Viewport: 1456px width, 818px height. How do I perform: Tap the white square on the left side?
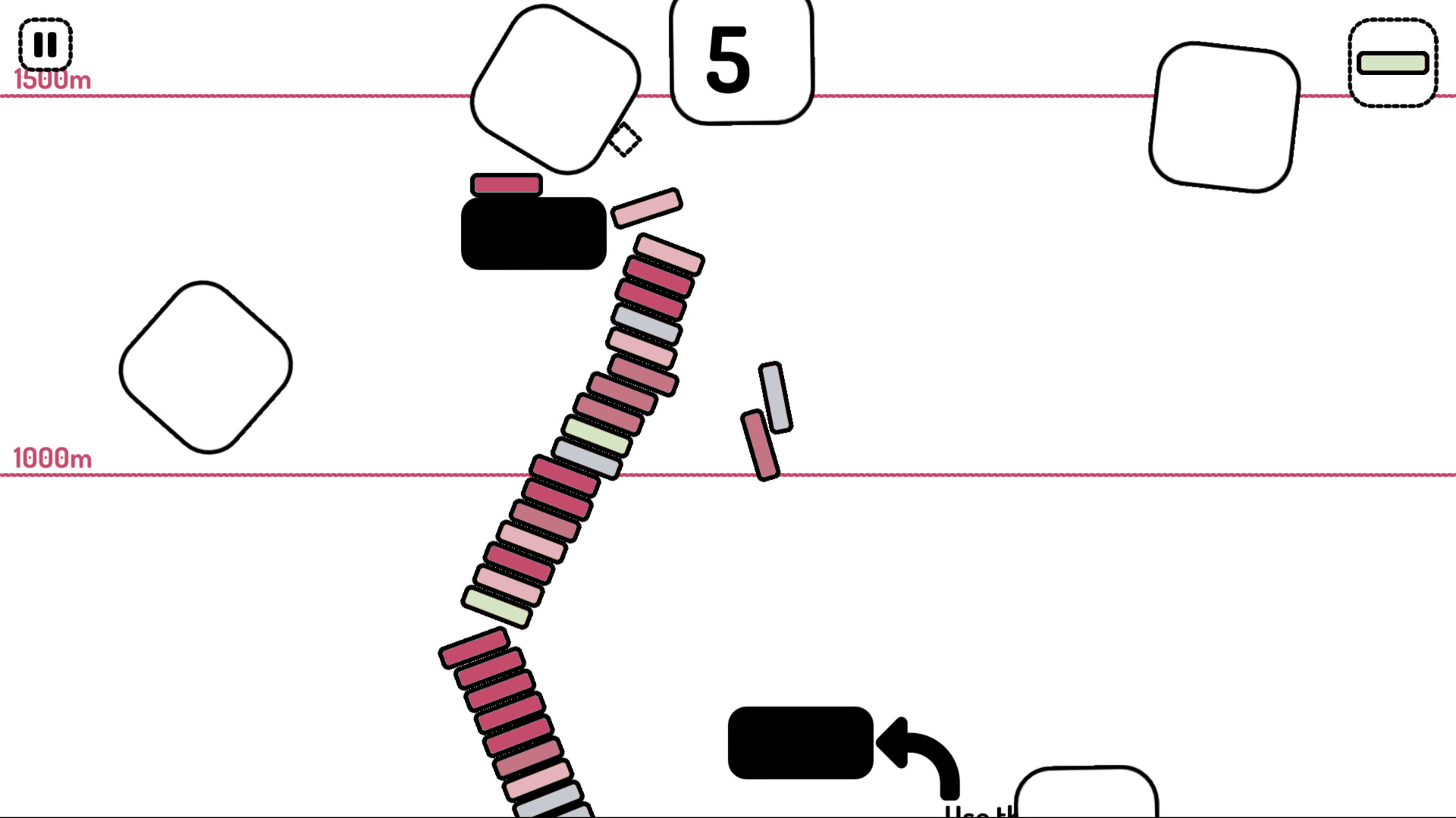205,368
